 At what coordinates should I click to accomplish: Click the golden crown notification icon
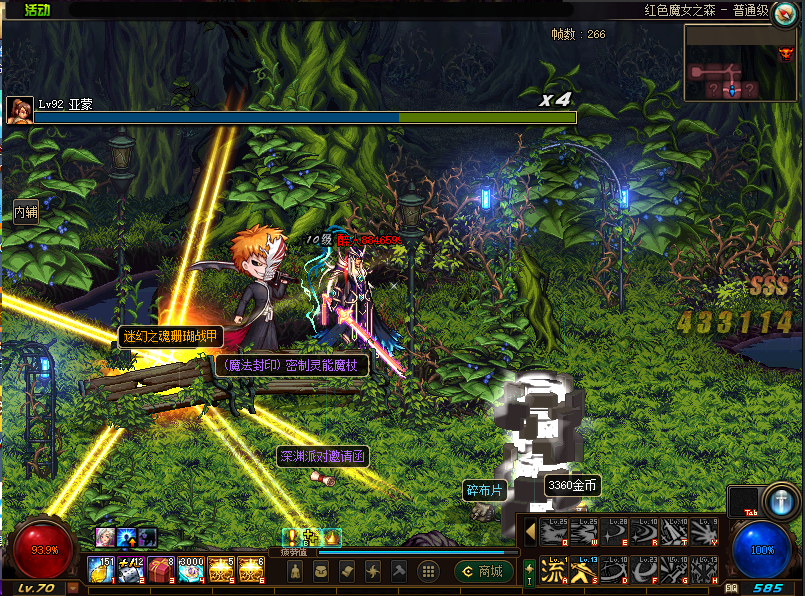tap(331, 538)
